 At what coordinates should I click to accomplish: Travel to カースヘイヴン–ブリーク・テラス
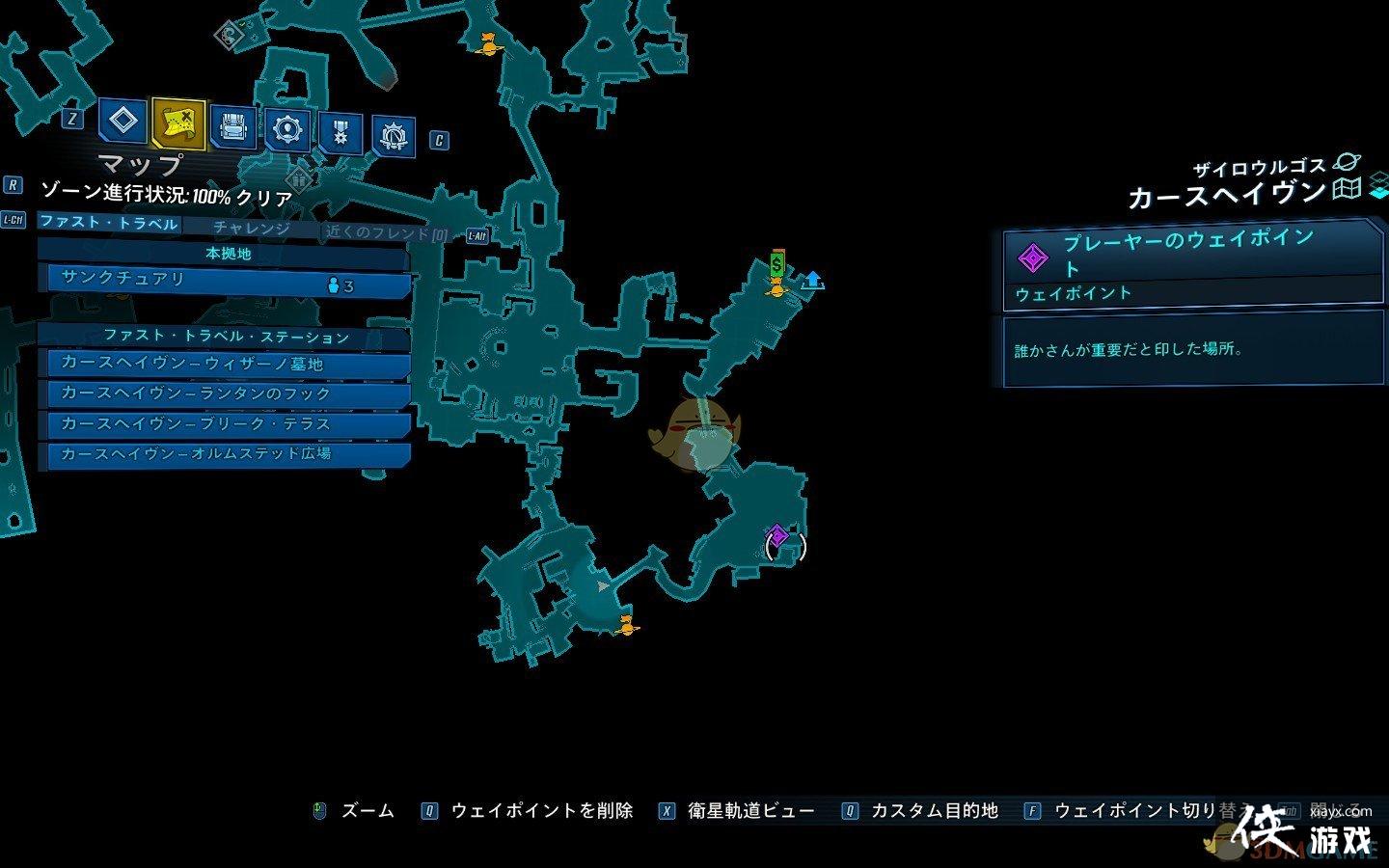tap(228, 423)
